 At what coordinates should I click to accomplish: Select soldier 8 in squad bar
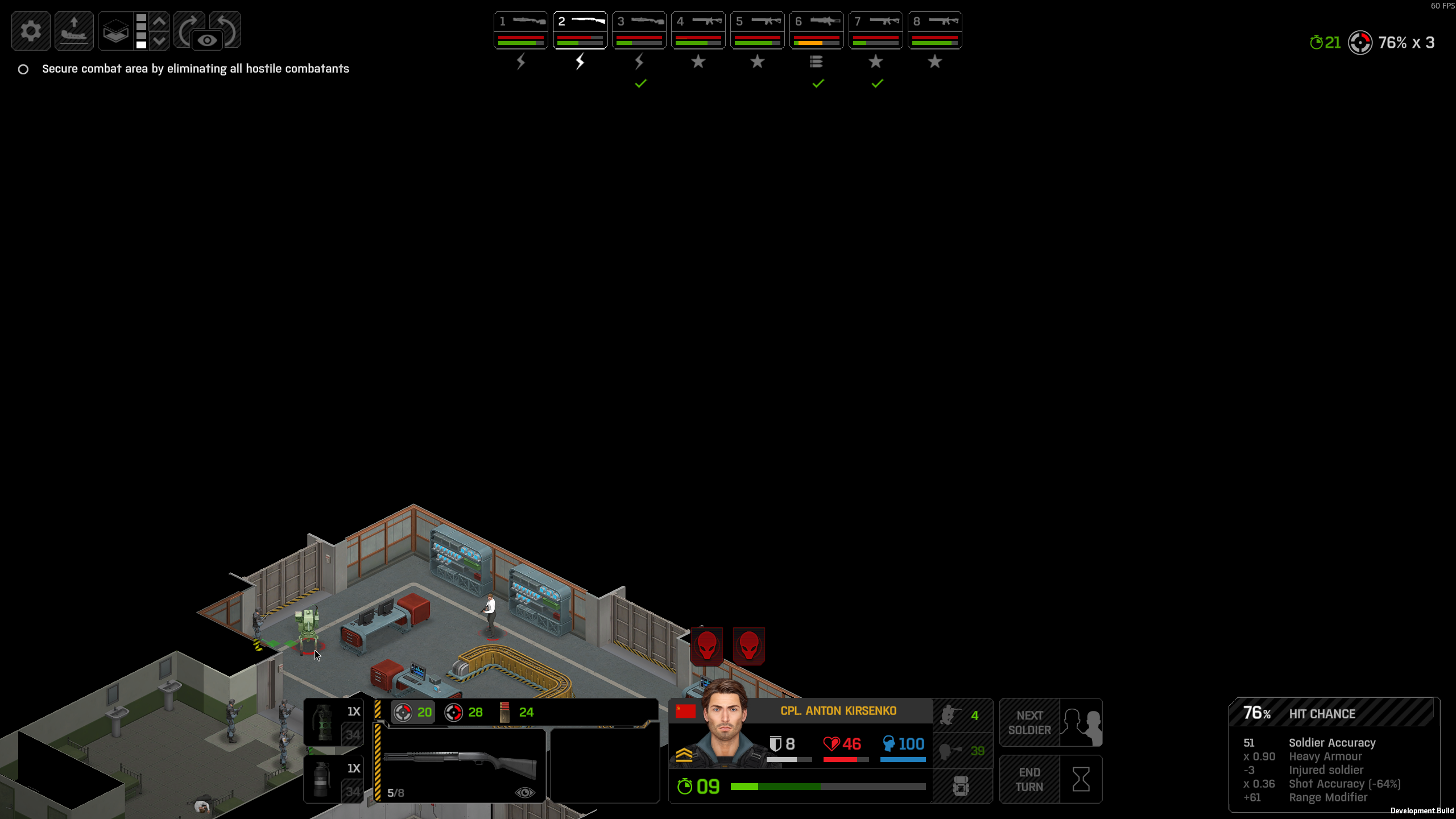934,31
